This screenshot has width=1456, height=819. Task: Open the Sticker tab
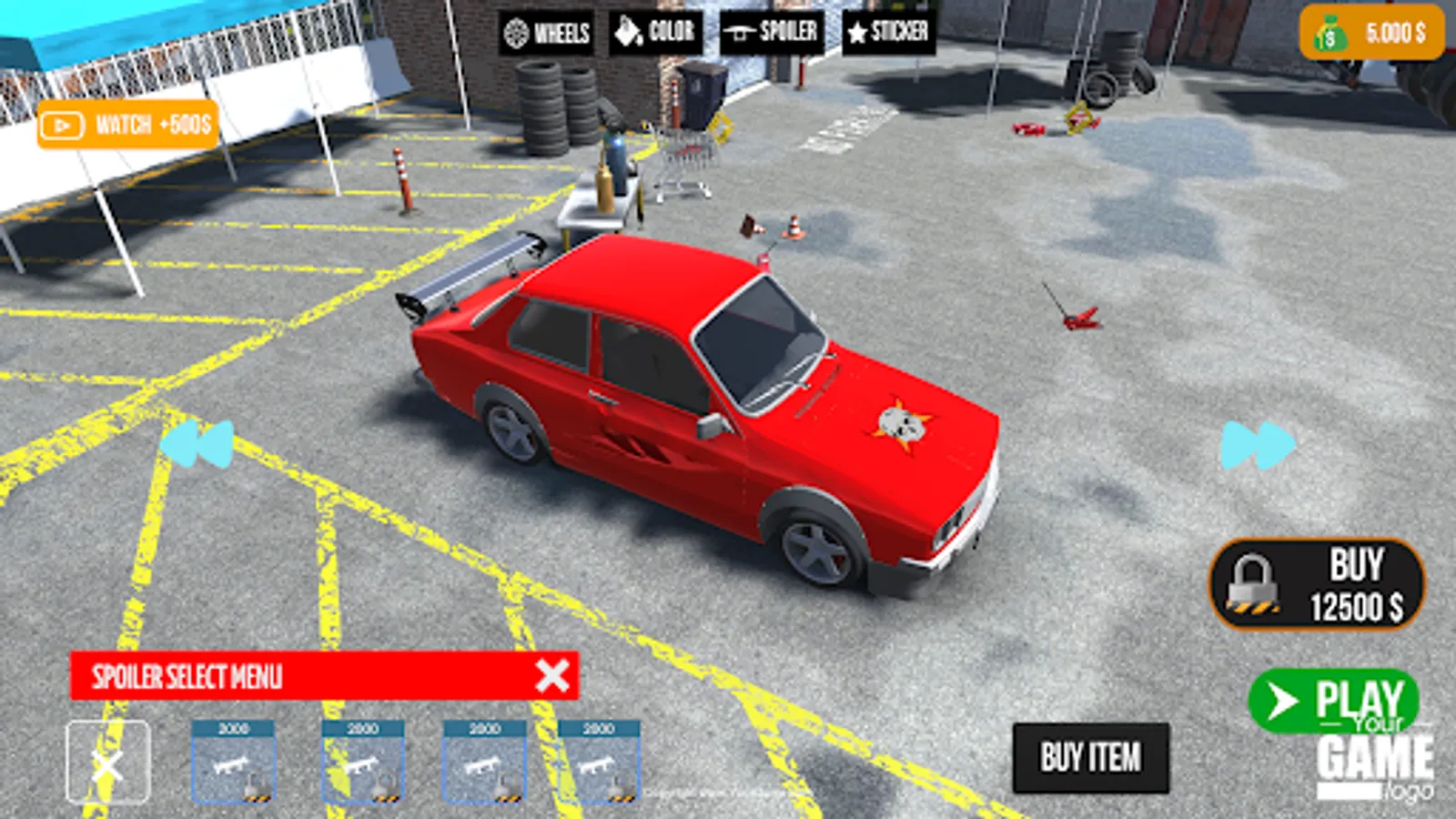888,33
